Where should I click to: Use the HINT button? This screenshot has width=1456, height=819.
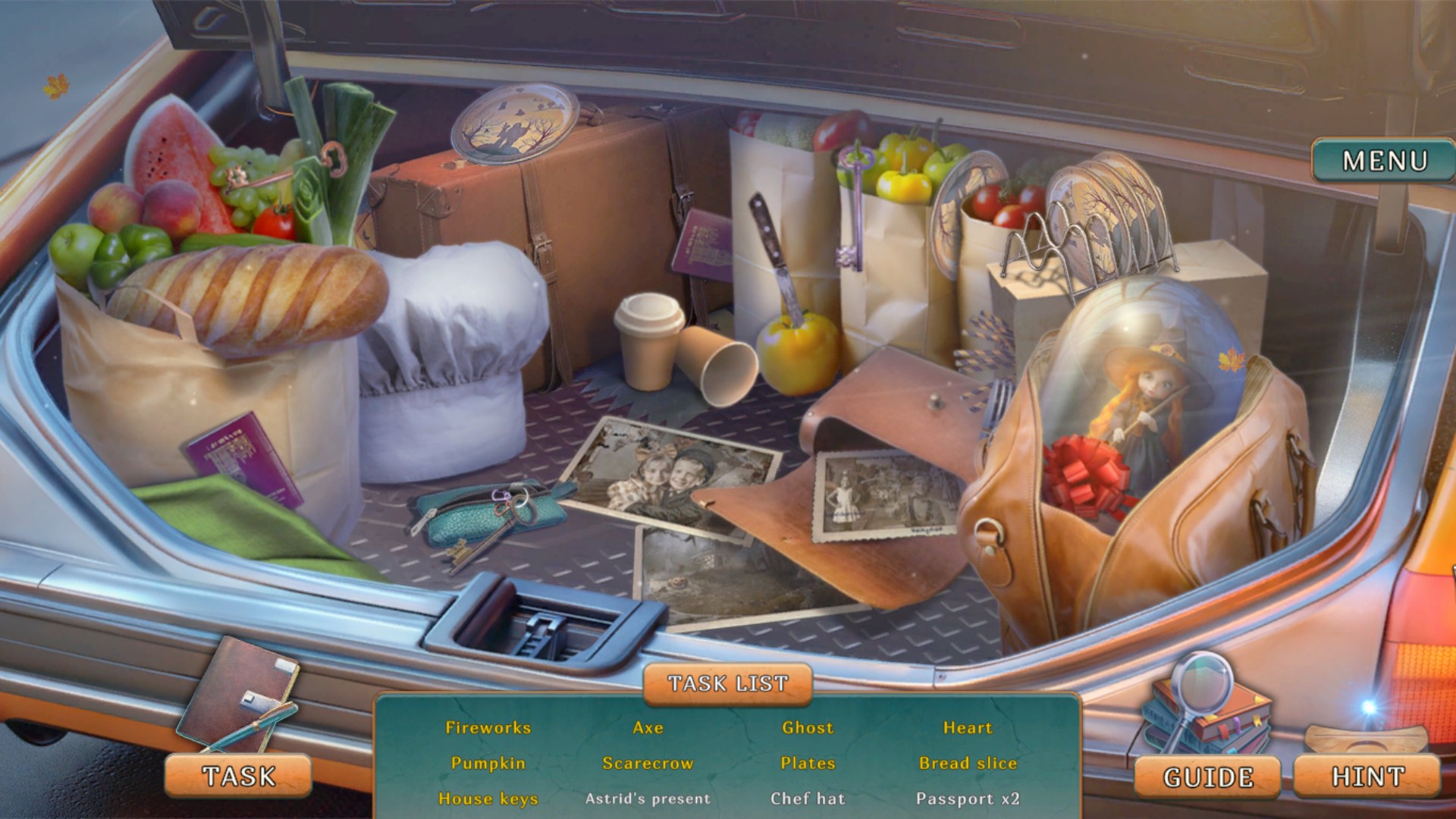pyautogui.click(x=1367, y=777)
